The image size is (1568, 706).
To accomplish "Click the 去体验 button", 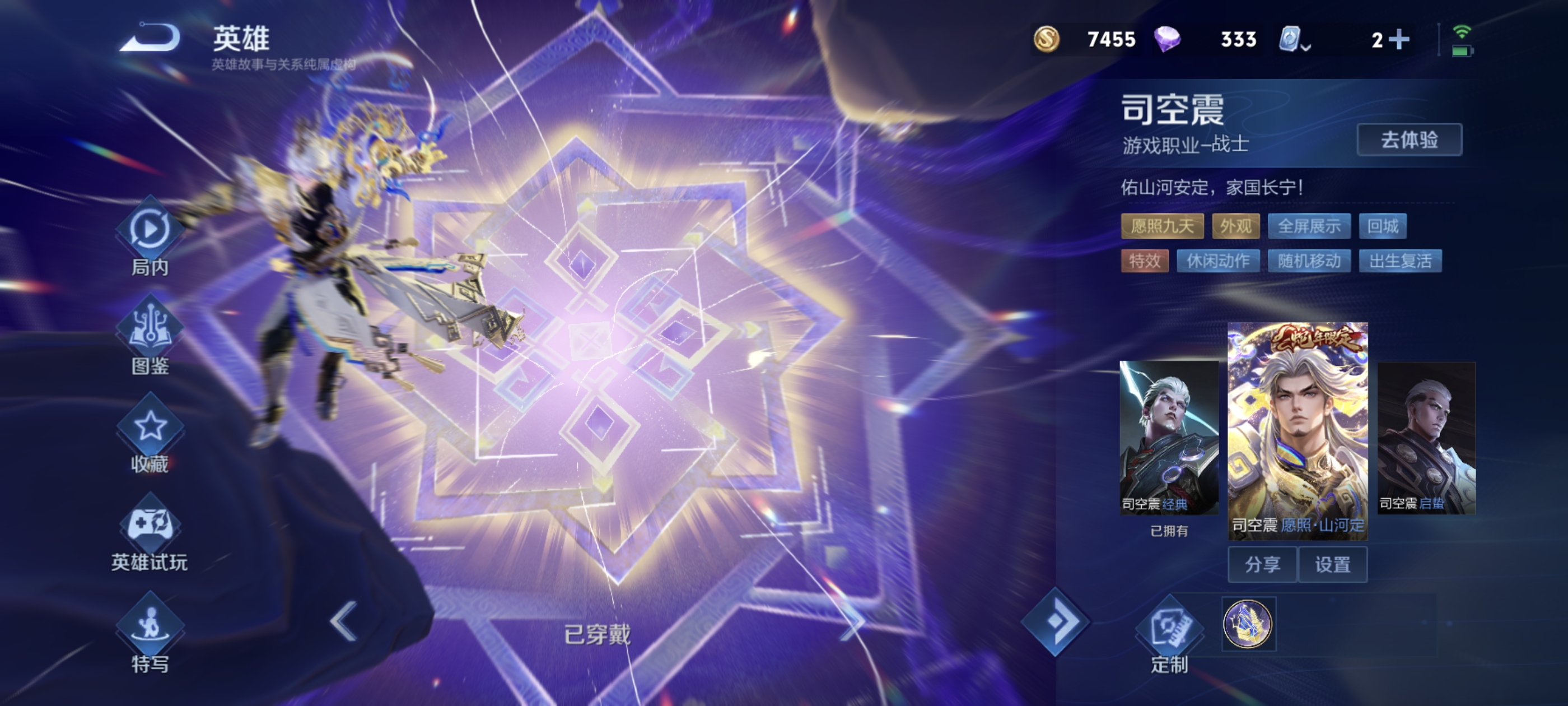I will click(1408, 140).
